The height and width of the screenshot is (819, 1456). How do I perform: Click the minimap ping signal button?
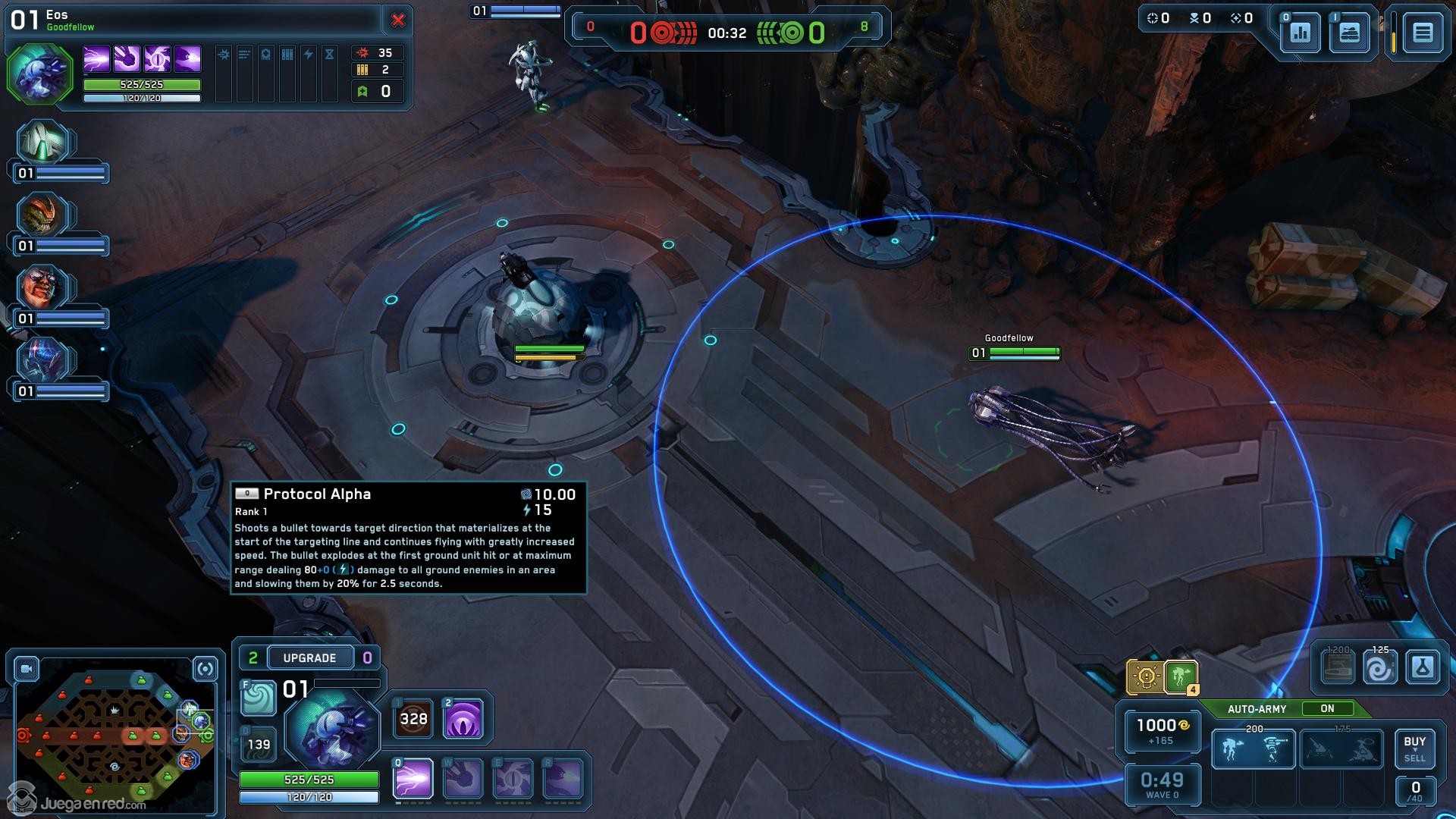pyautogui.click(x=205, y=669)
